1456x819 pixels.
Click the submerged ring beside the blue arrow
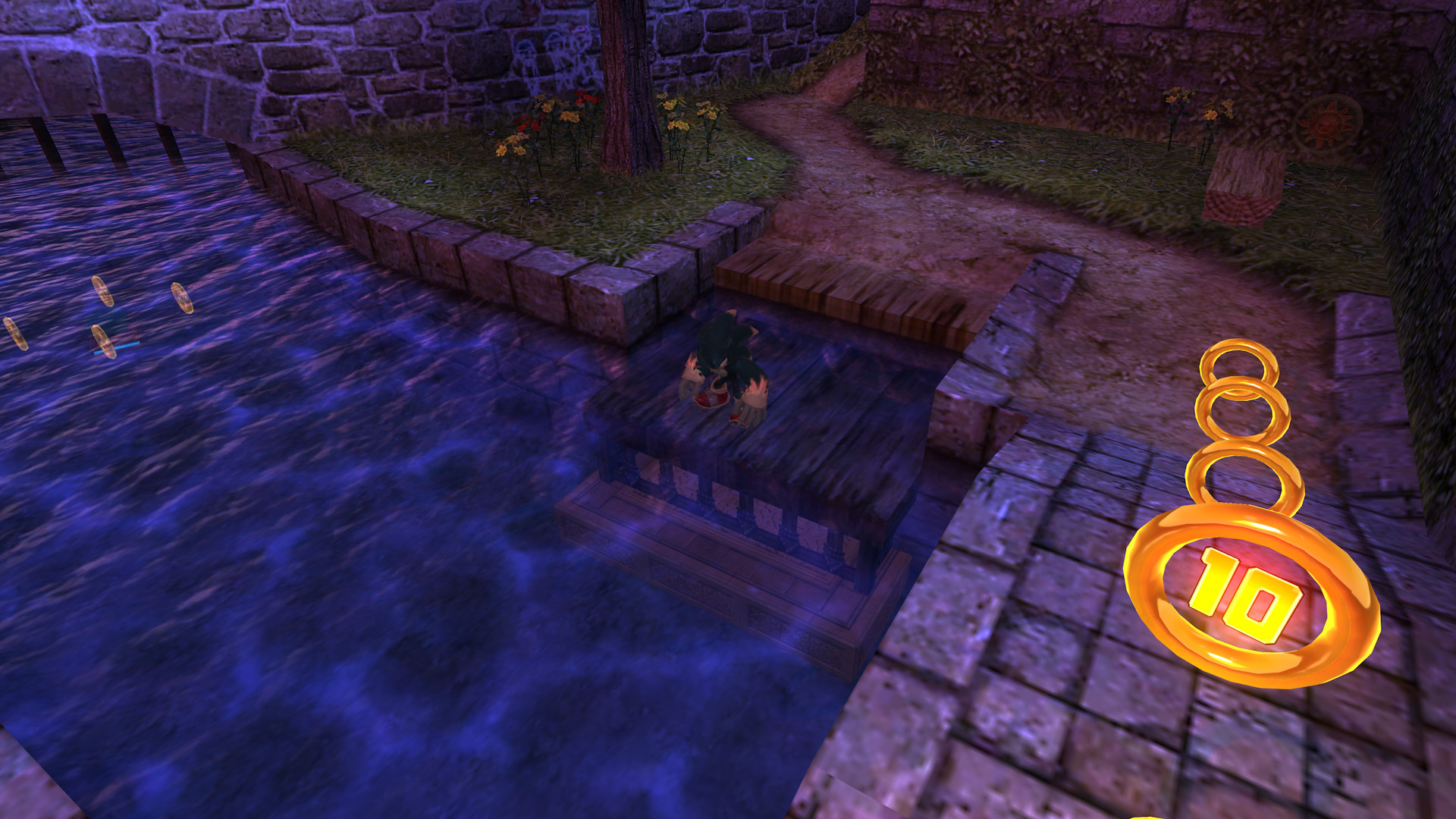104,342
